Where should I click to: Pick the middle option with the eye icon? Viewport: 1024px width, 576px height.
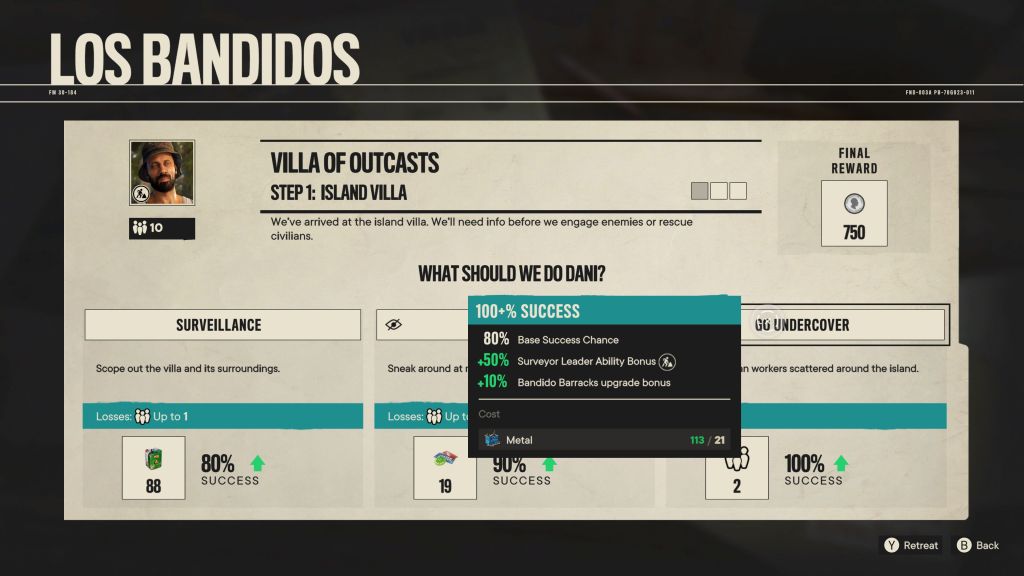[x=422, y=325]
